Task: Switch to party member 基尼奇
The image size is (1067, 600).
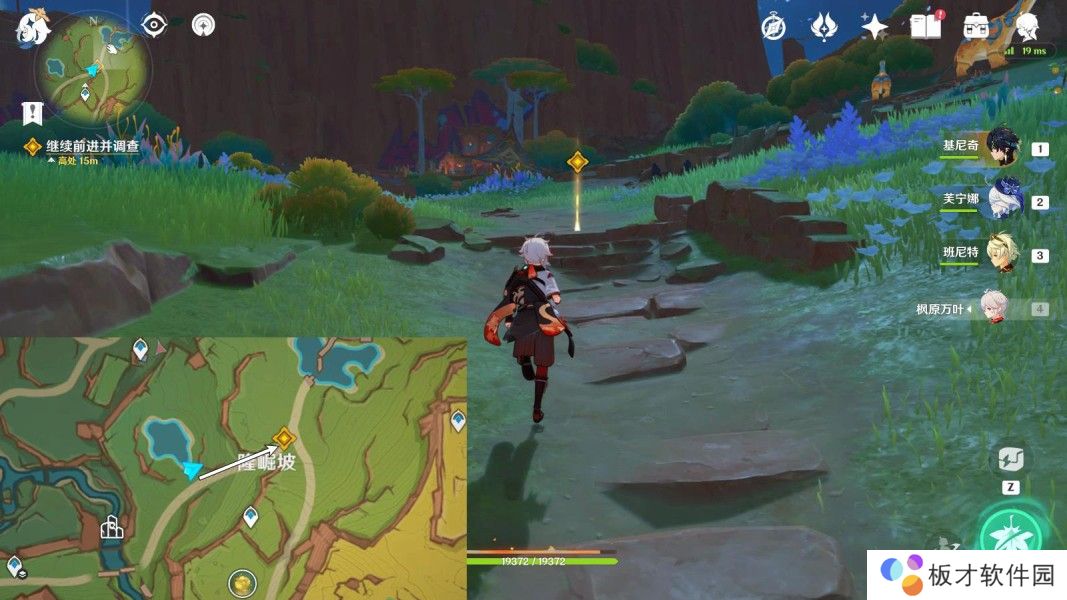Action: coord(1001,148)
